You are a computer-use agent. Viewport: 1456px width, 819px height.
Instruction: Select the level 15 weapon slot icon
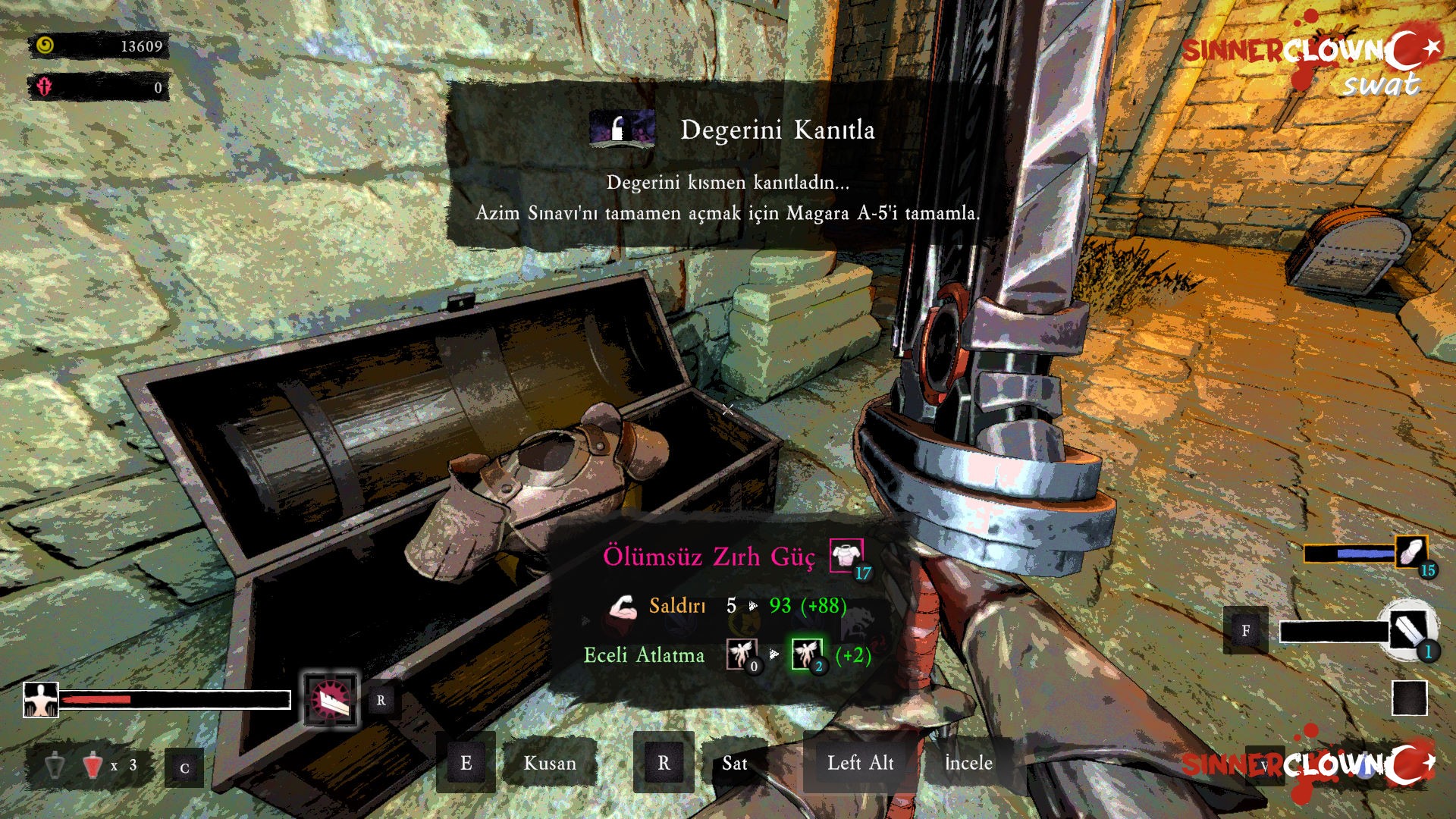[x=1411, y=553]
